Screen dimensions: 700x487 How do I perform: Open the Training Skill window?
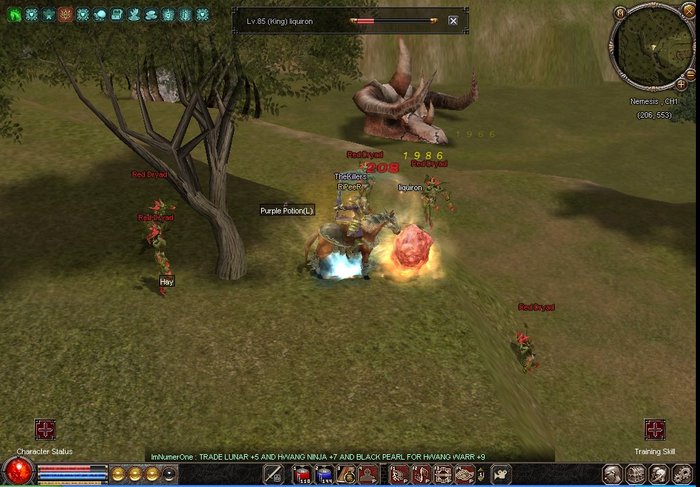(655, 429)
